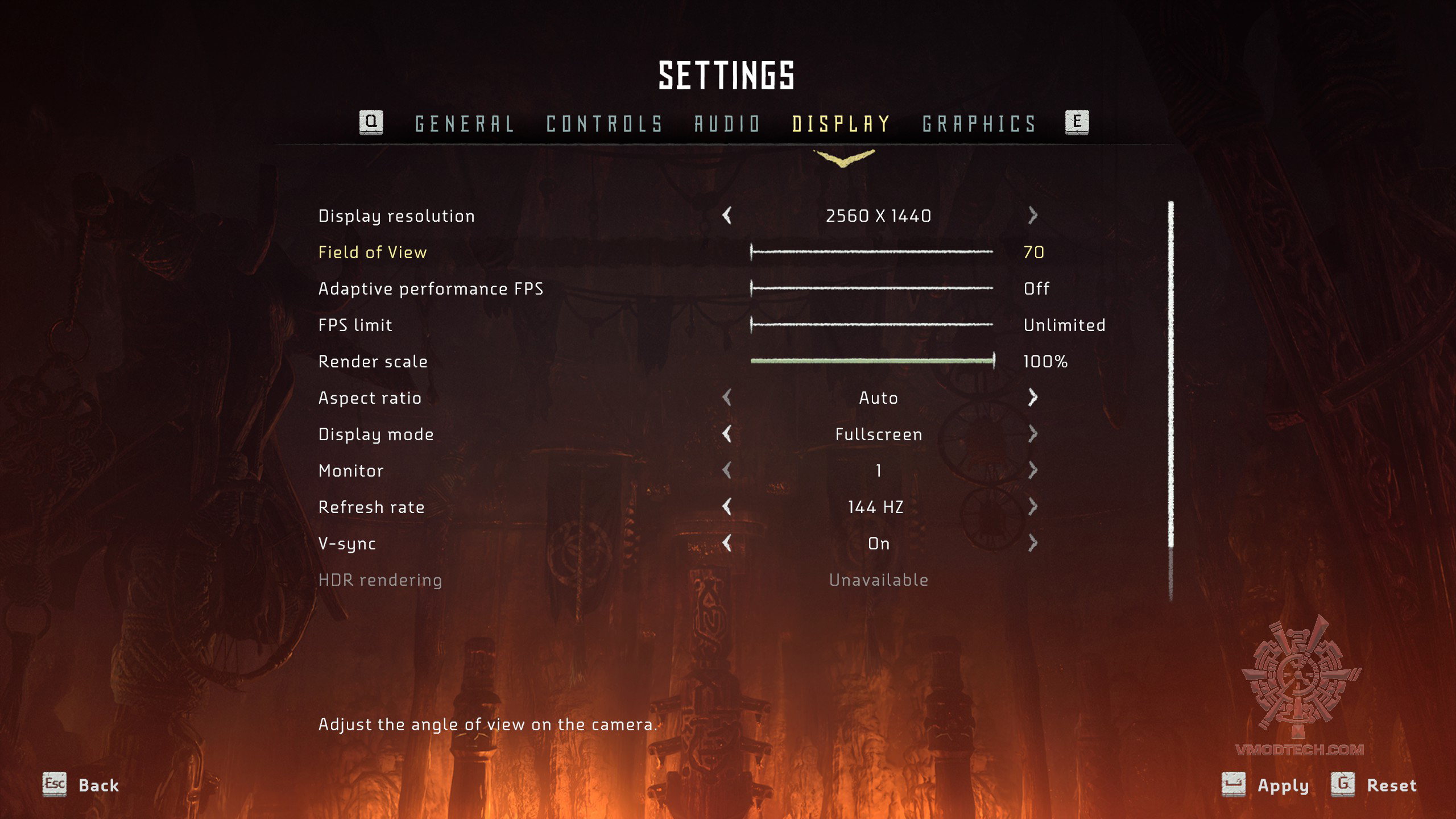Lower display resolution with left arrow

(727, 216)
